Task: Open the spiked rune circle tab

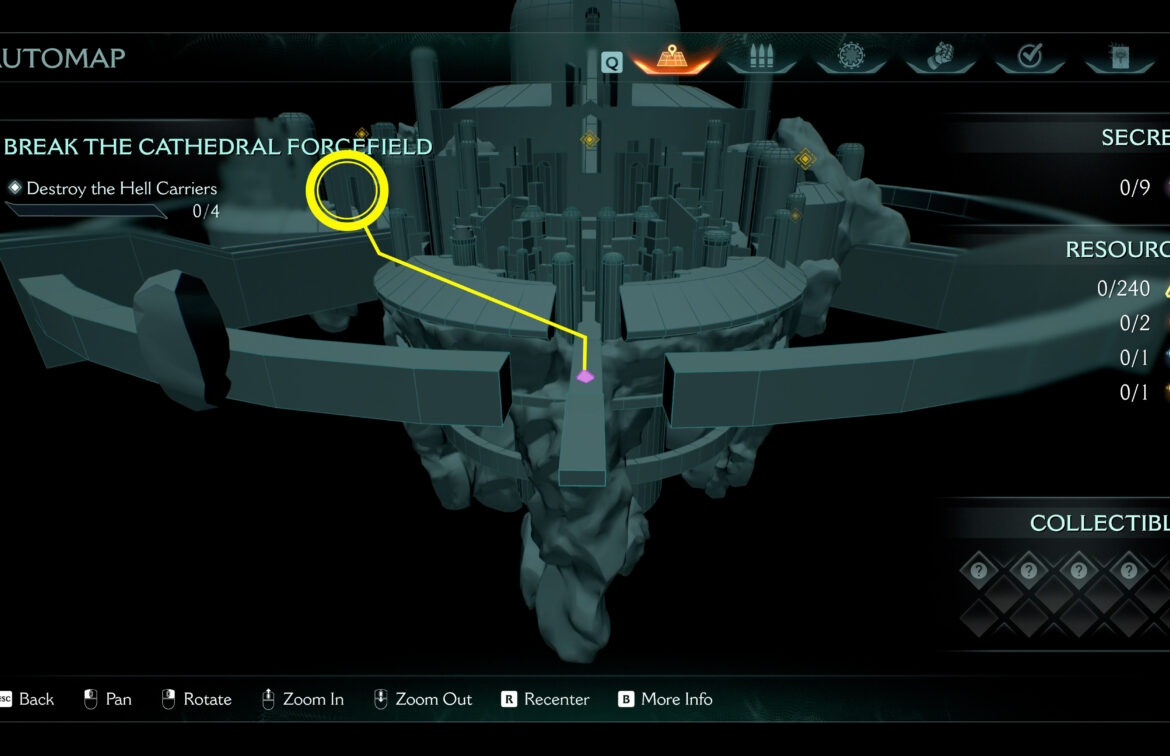Action: pyautogui.click(x=850, y=58)
